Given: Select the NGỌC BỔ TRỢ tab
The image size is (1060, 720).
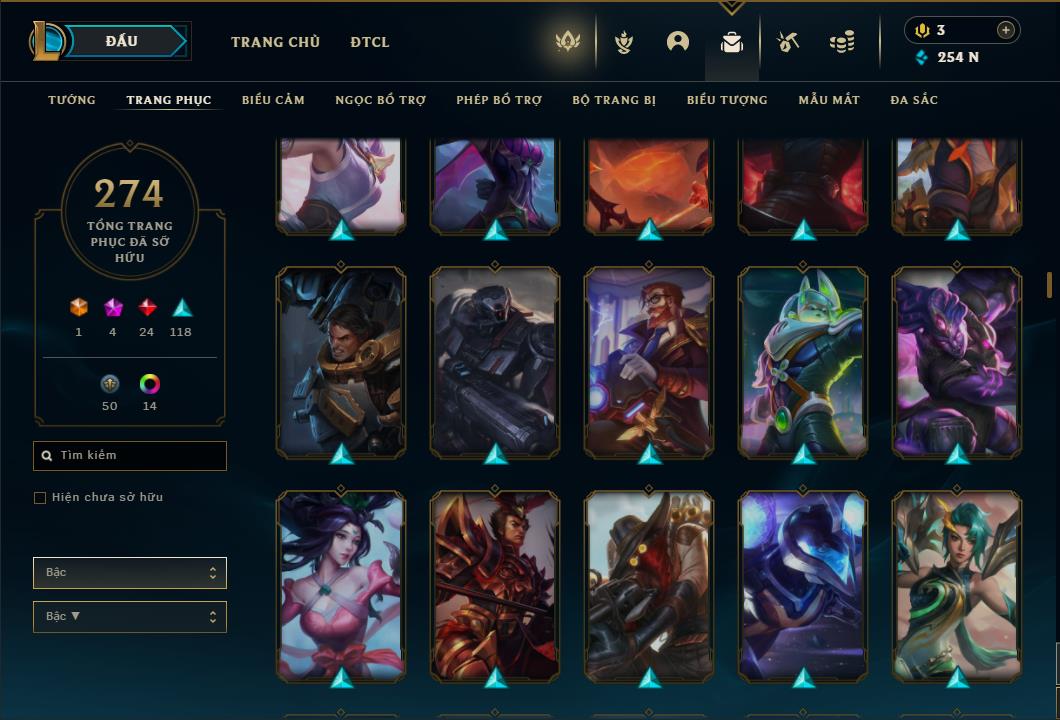Looking at the screenshot, I should click(380, 100).
